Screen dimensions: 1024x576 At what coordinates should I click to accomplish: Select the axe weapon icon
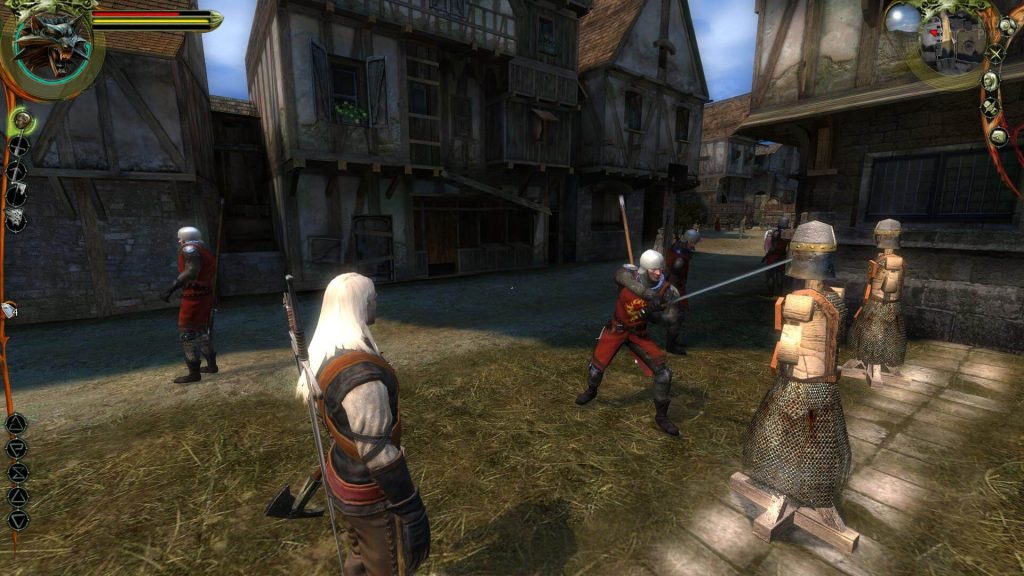pos(17,171)
